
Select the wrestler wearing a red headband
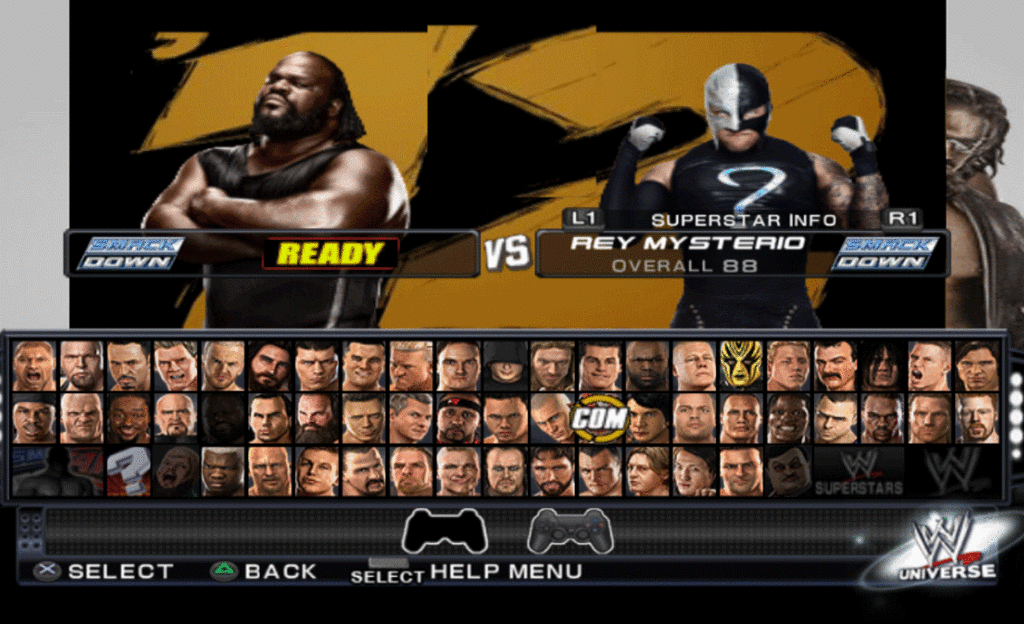[x=457, y=419]
